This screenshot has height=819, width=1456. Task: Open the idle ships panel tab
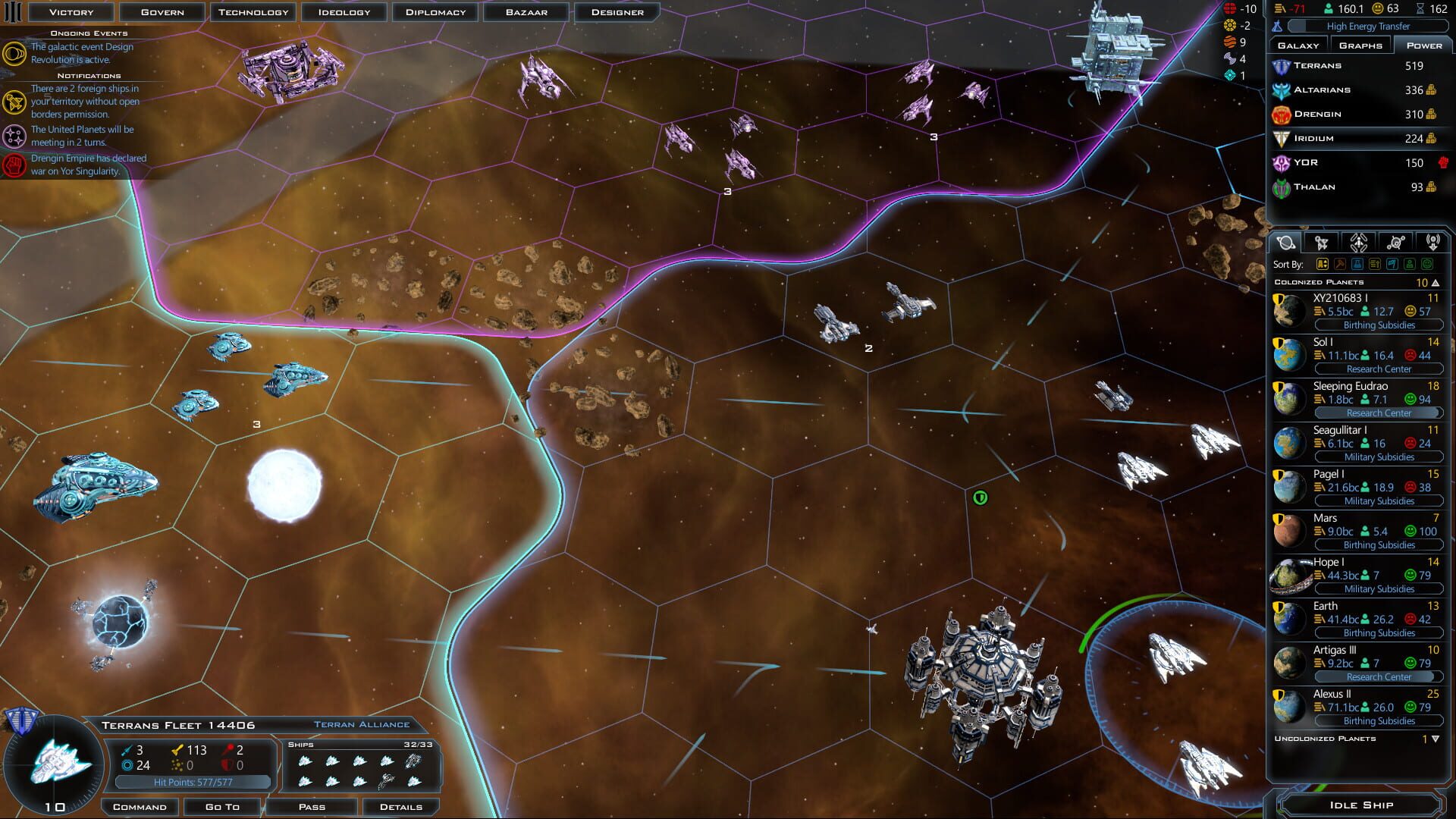[1434, 242]
